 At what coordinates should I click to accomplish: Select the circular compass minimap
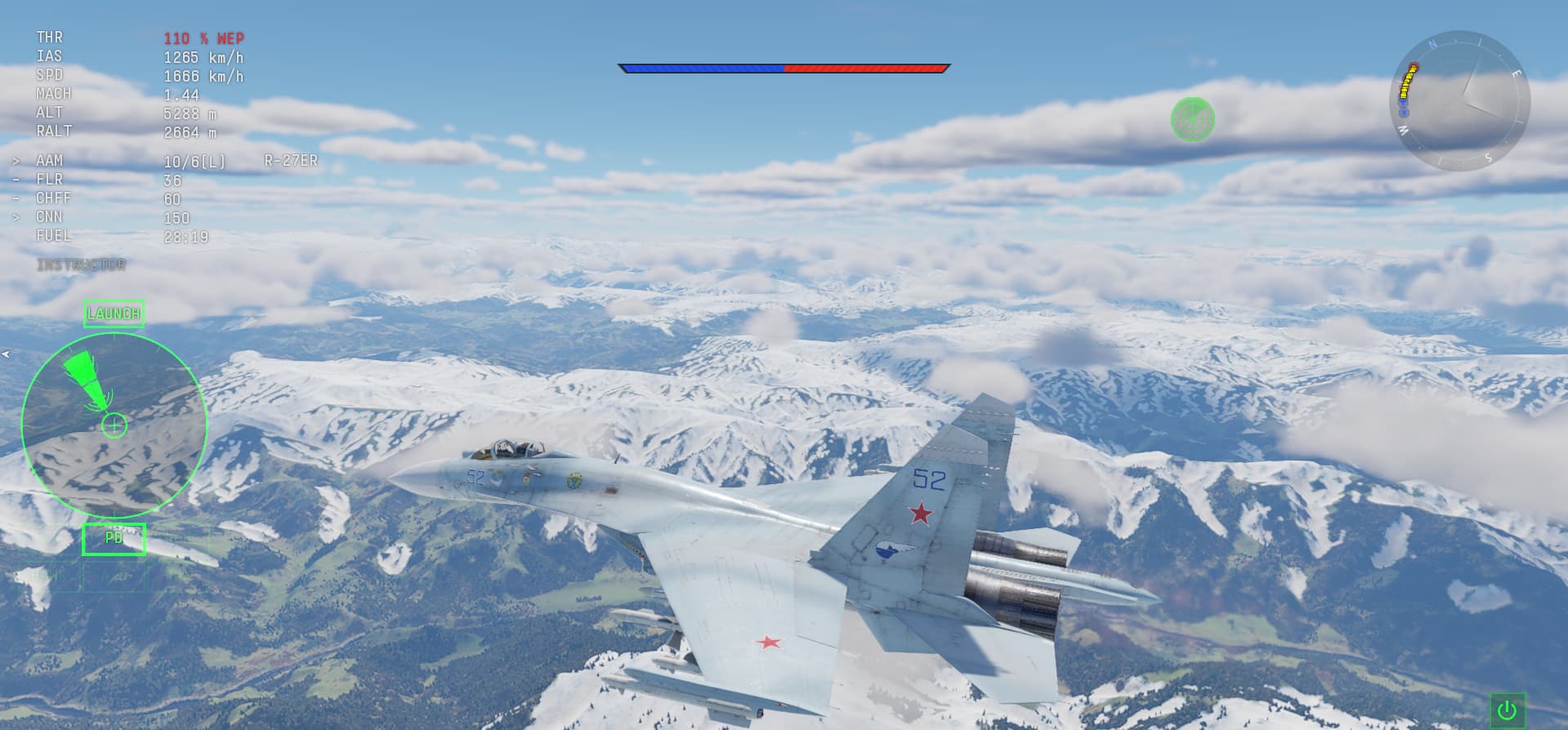(x=1459, y=101)
